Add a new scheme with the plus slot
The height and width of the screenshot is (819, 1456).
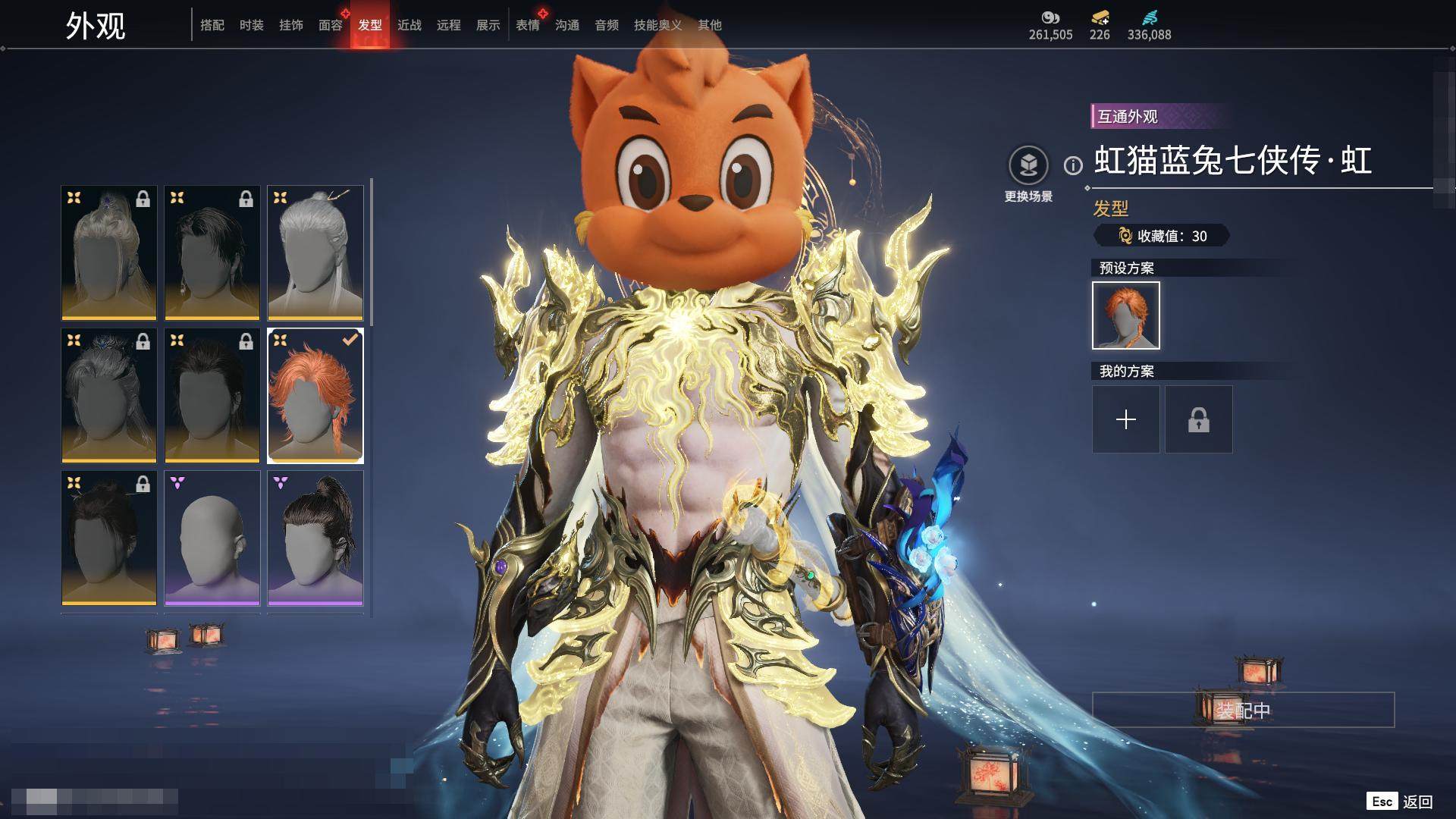pyautogui.click(x=1125, y=419)
